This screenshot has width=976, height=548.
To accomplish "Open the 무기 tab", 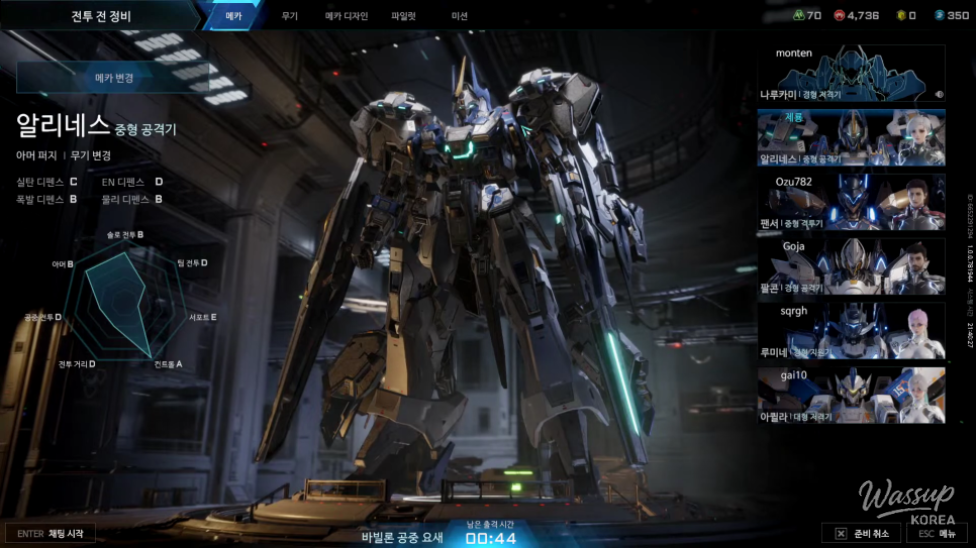I will [x=290, y=16].
